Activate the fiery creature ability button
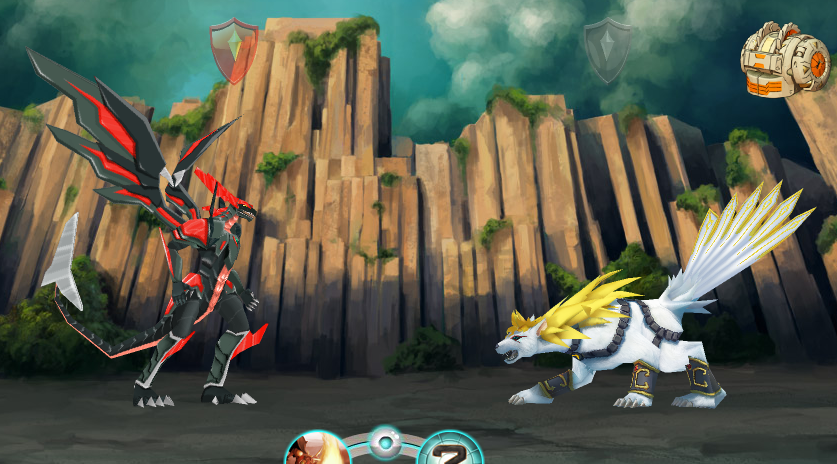 pyautogui.click(x=316, y=450)
